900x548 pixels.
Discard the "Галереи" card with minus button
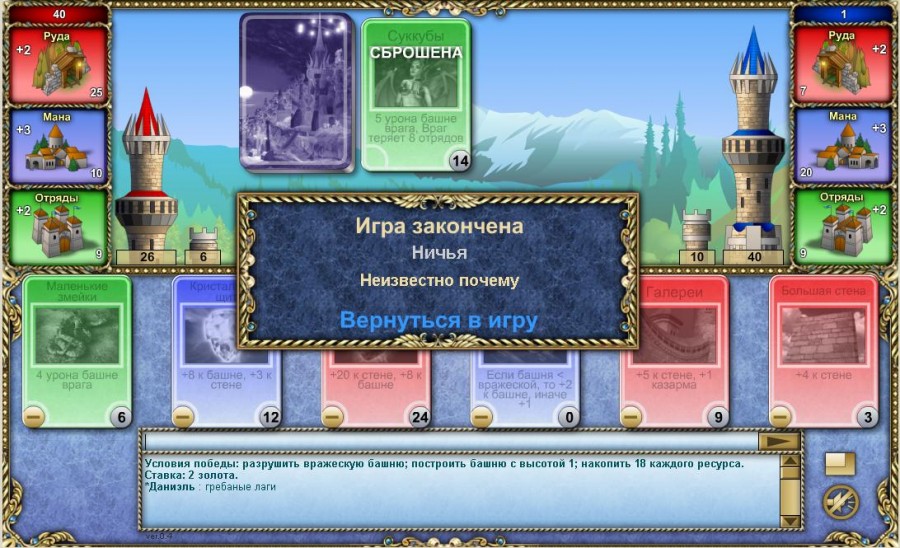[631, 416]
